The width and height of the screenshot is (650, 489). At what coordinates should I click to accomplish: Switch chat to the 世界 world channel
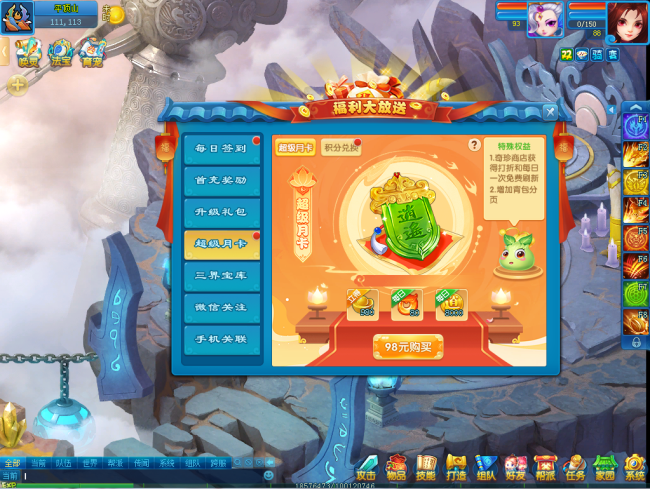pyautogui.click(x=89, y=464)
